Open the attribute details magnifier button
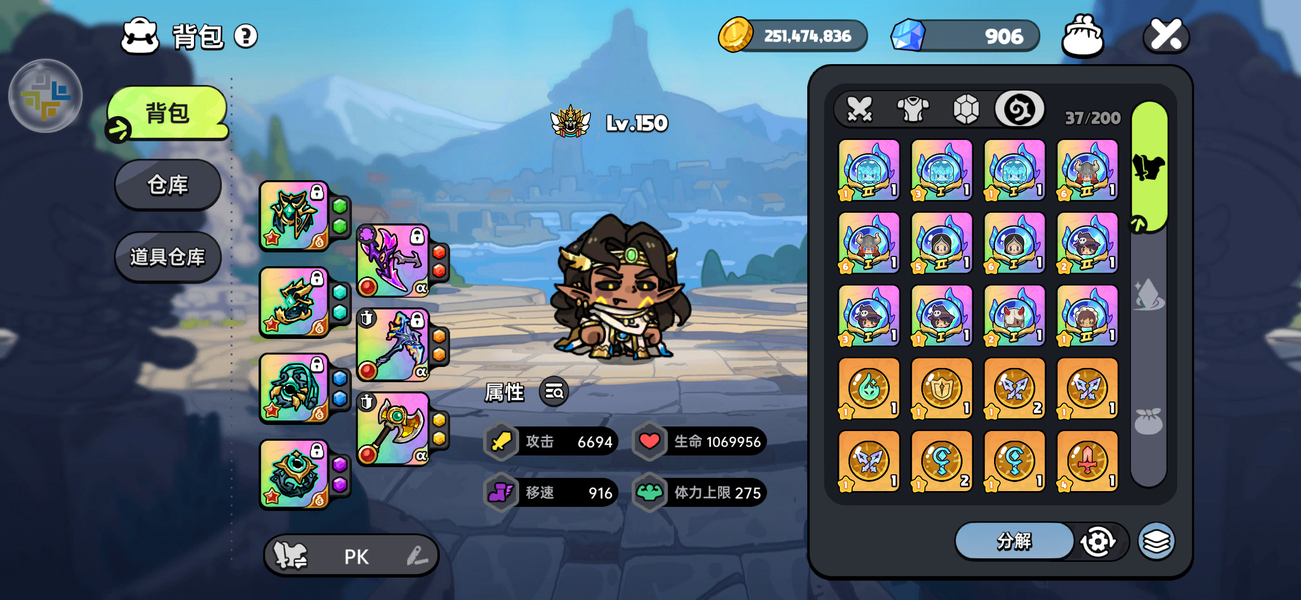 (x=554, y=392)
